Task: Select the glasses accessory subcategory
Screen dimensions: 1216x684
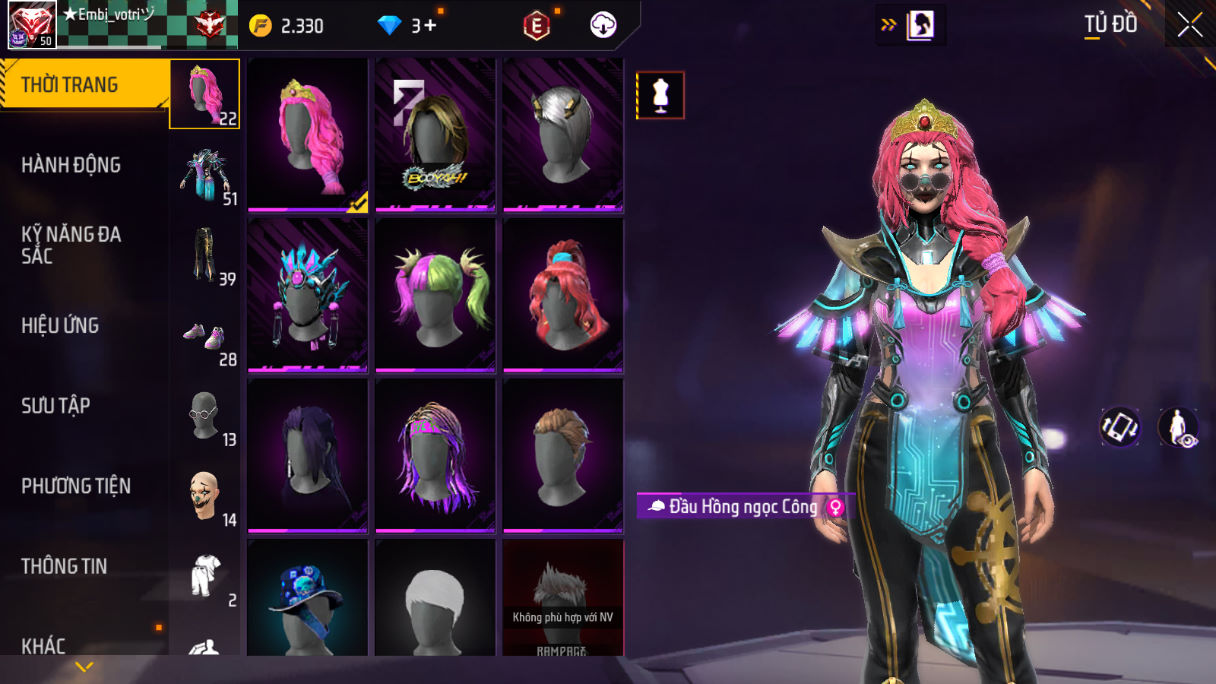Action: pos(205,415)
